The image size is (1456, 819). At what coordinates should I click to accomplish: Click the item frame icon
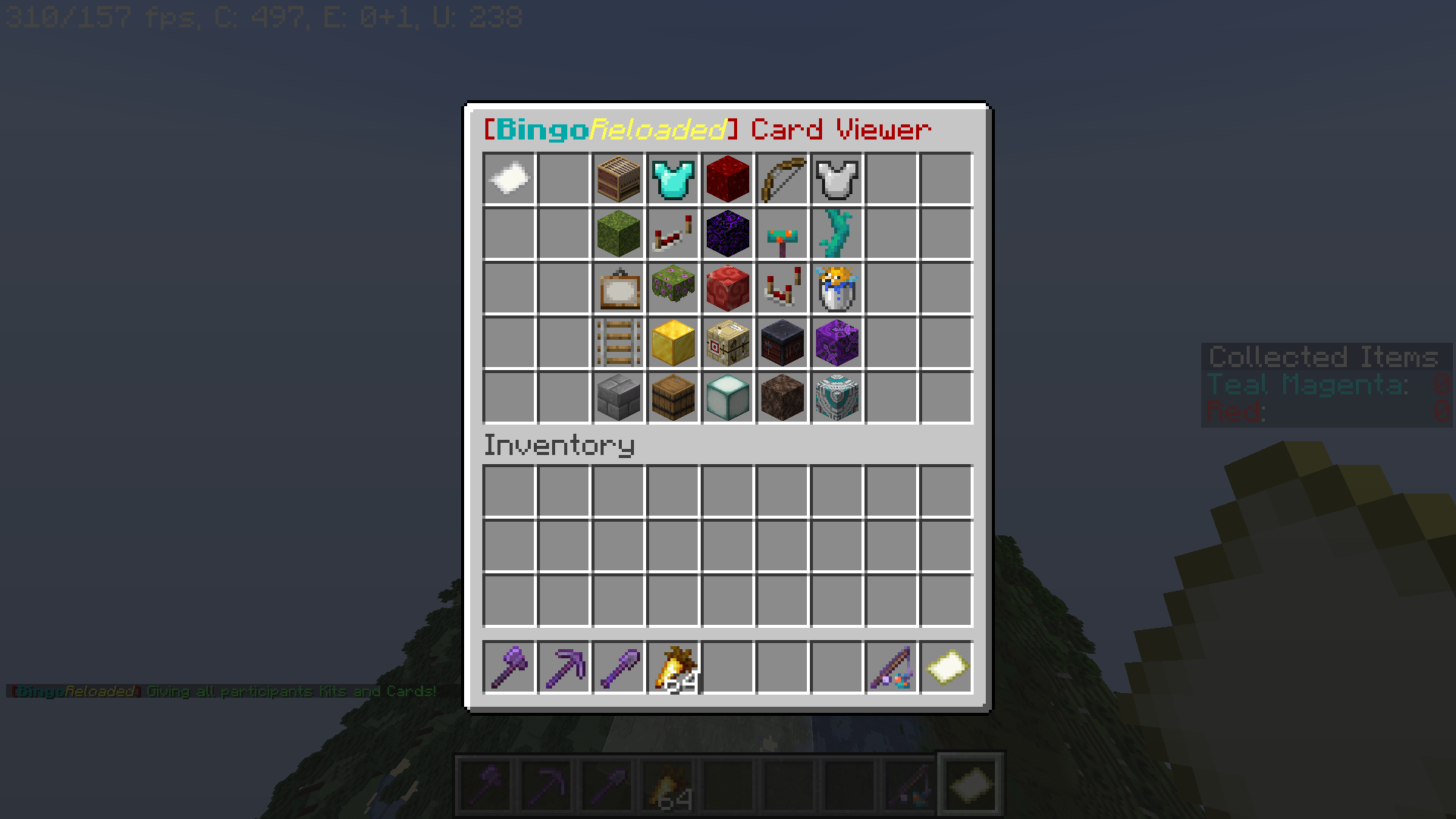point(618,288)
